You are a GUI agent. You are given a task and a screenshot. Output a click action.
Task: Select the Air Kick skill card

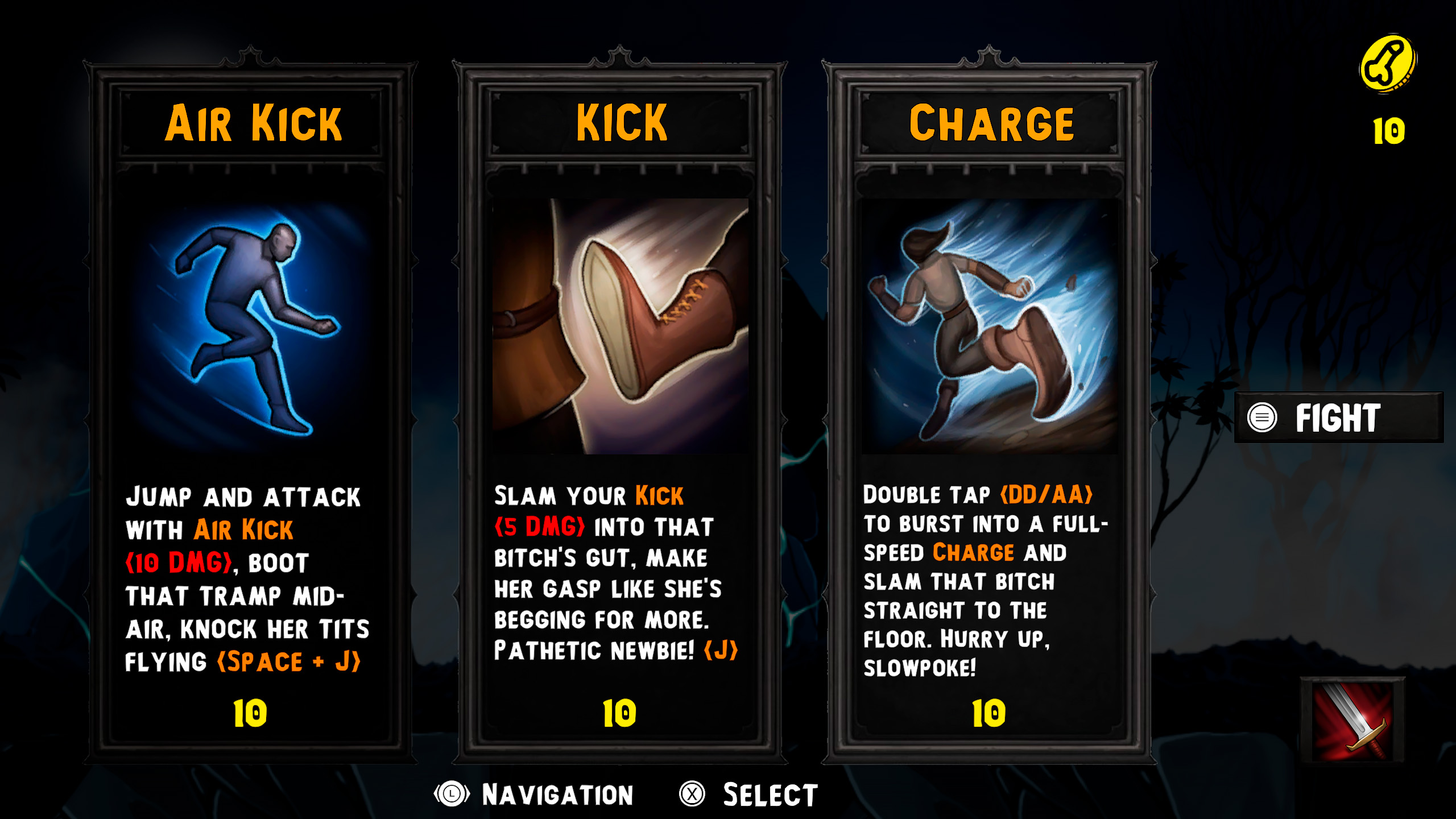250,409
